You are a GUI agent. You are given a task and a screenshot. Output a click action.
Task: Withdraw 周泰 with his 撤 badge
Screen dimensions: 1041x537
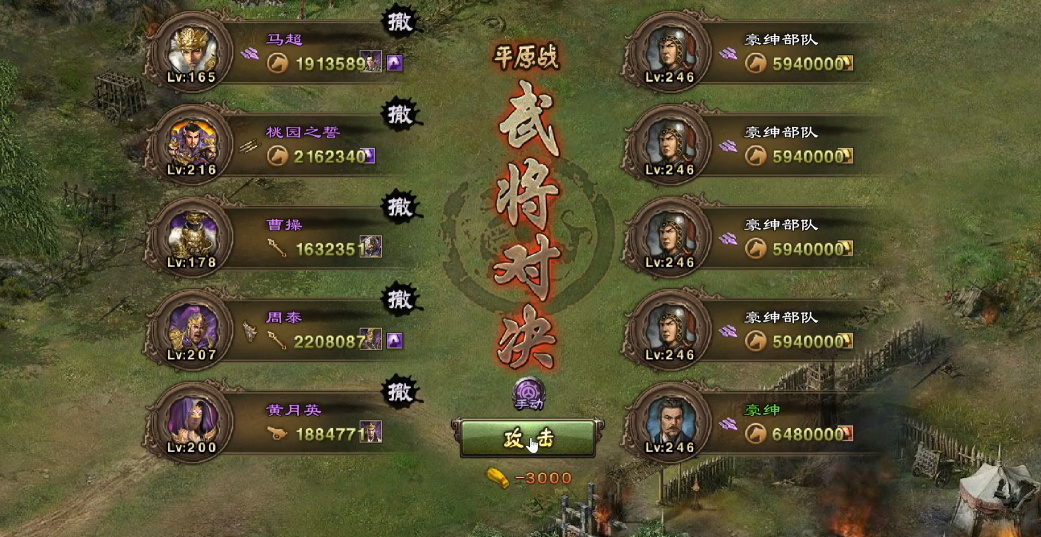point(400,299)
